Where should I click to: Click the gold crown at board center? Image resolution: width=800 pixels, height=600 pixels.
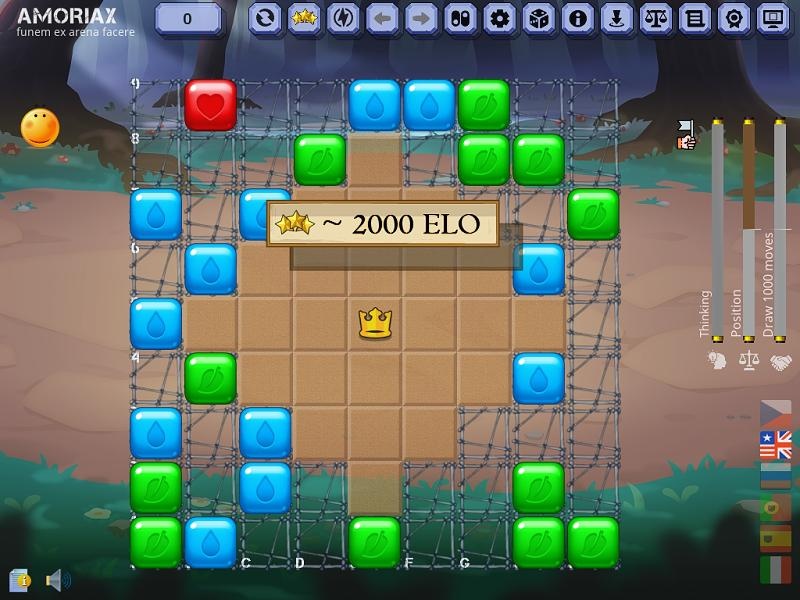point(375,323)
